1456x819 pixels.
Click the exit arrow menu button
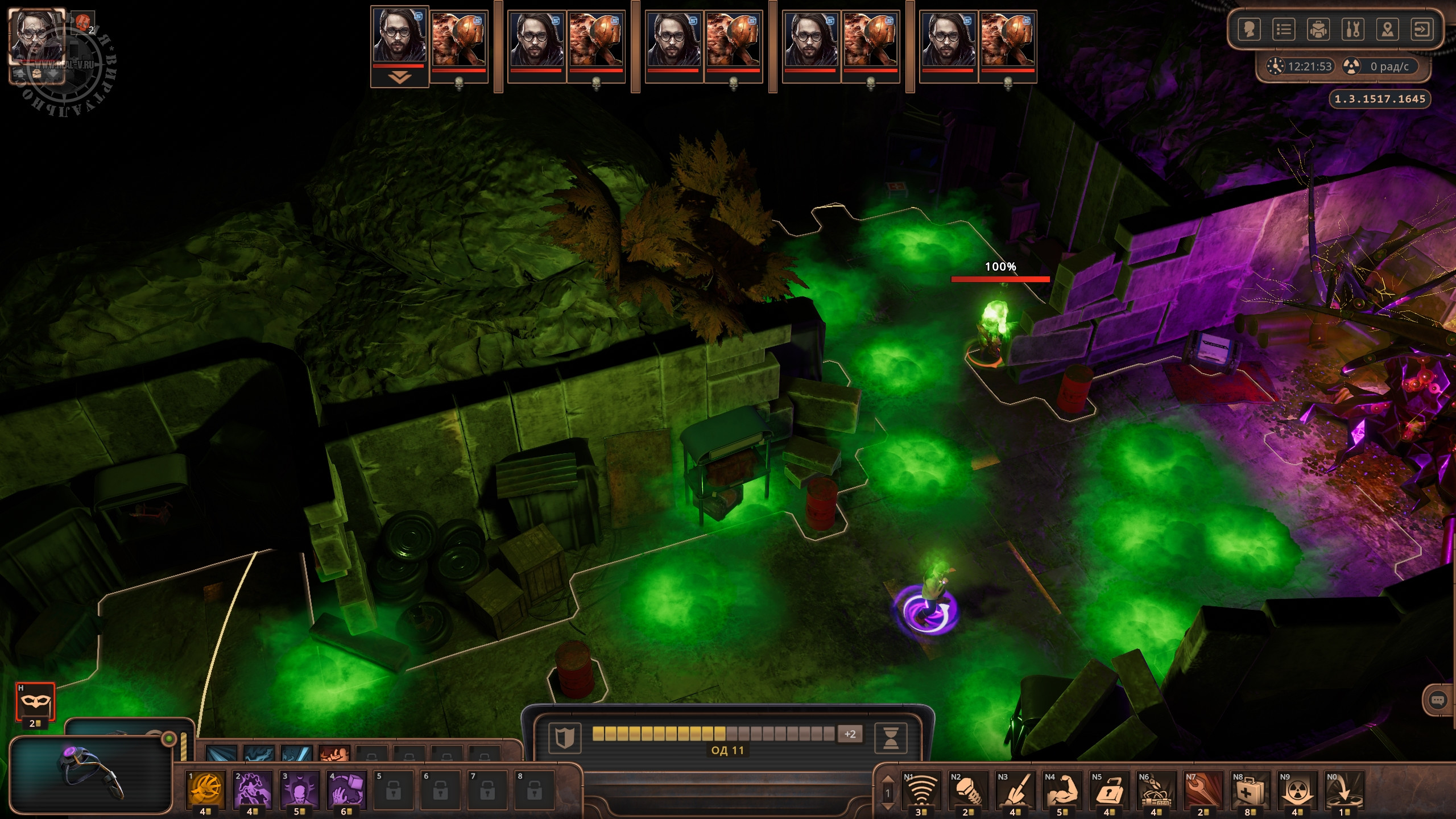pos(1422,29)
